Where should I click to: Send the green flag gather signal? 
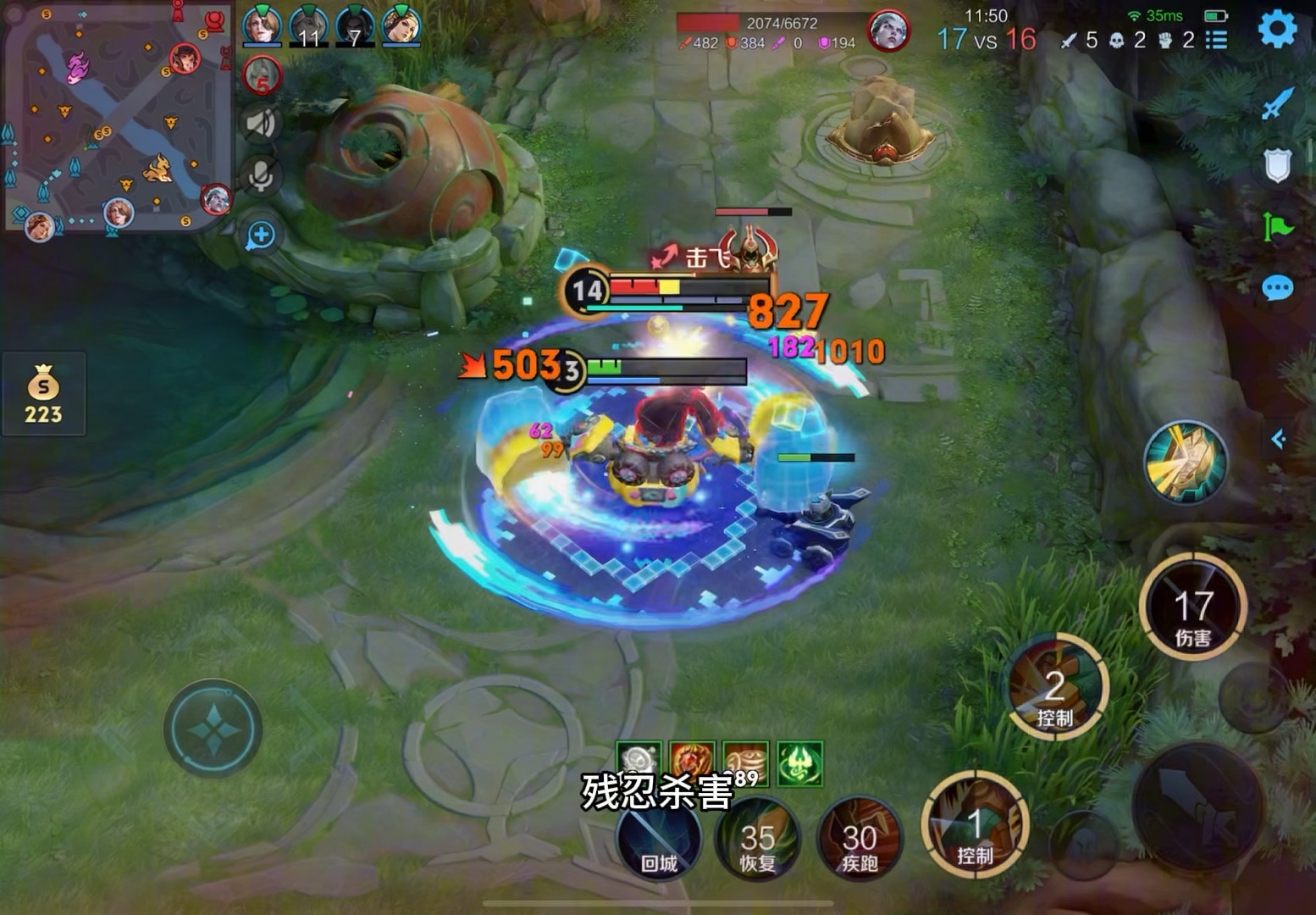pyautogui.click(x=1277, y=227)
